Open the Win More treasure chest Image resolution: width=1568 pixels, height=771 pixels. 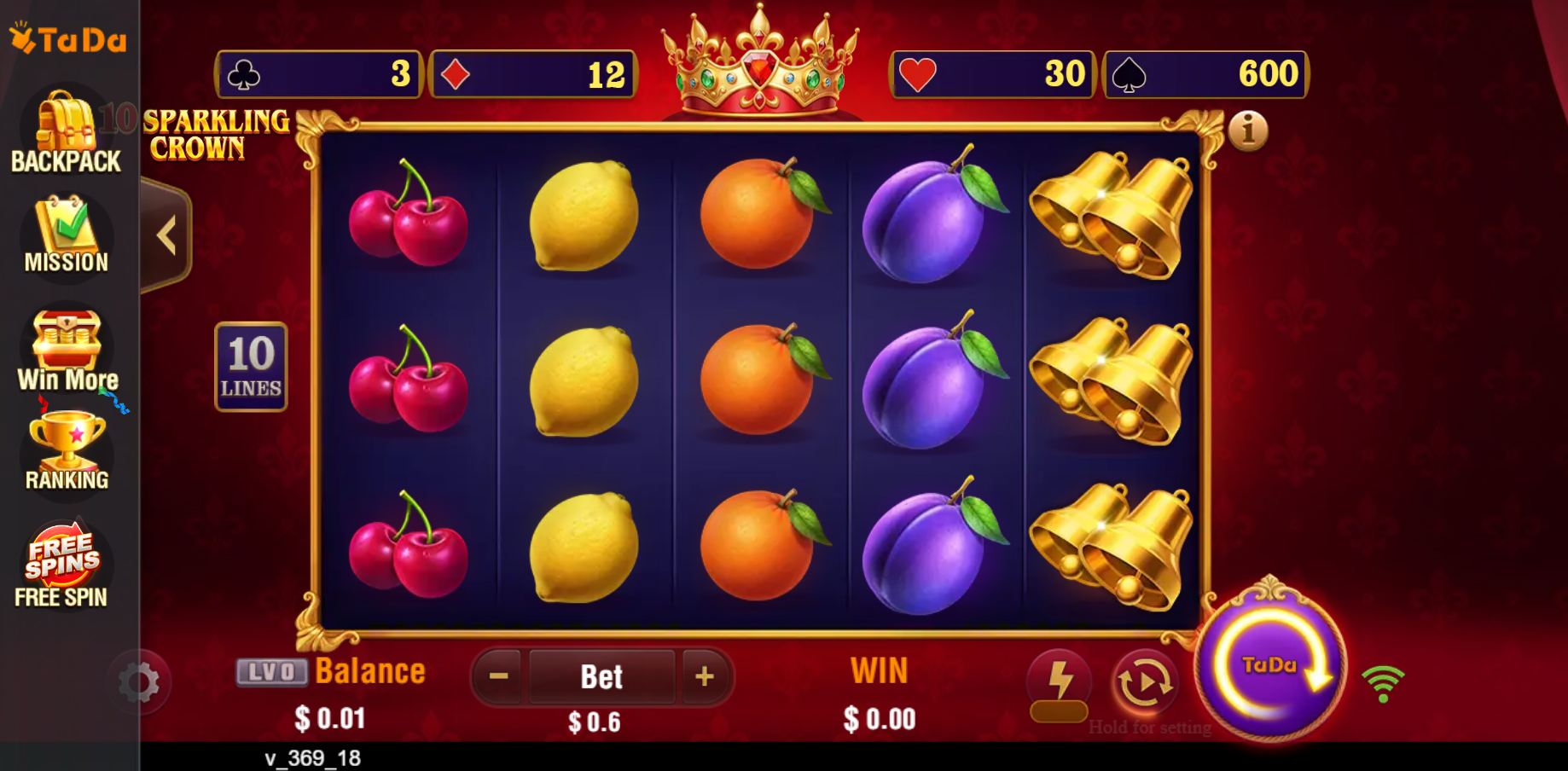[66, 352]
